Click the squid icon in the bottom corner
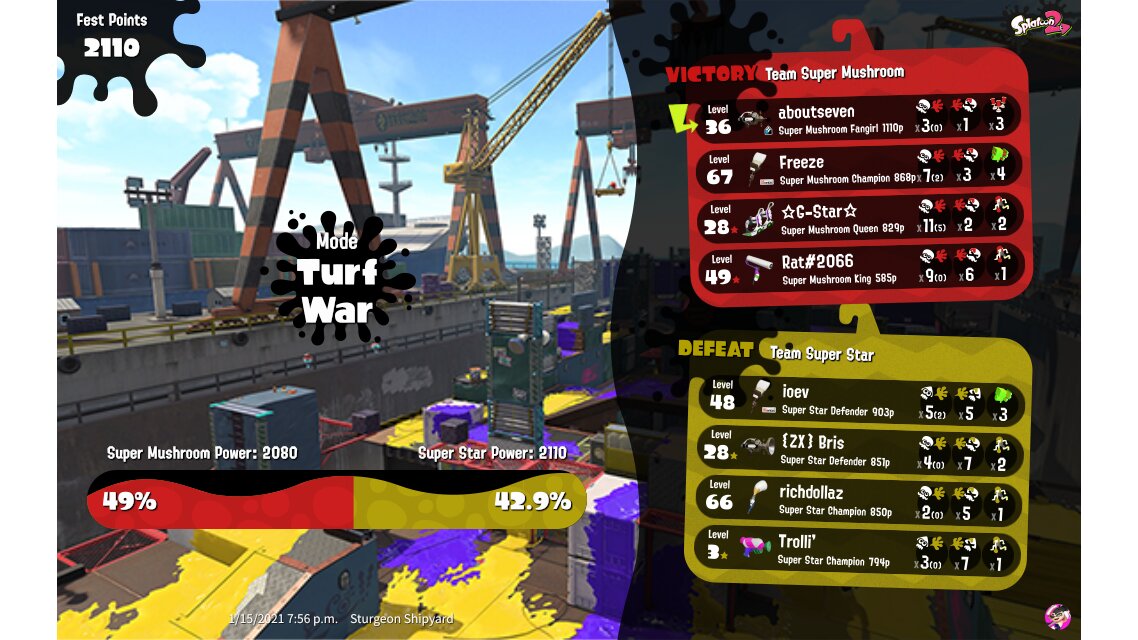The width and height of the screenshot is (1138, 640). (x=1057, y=615)
